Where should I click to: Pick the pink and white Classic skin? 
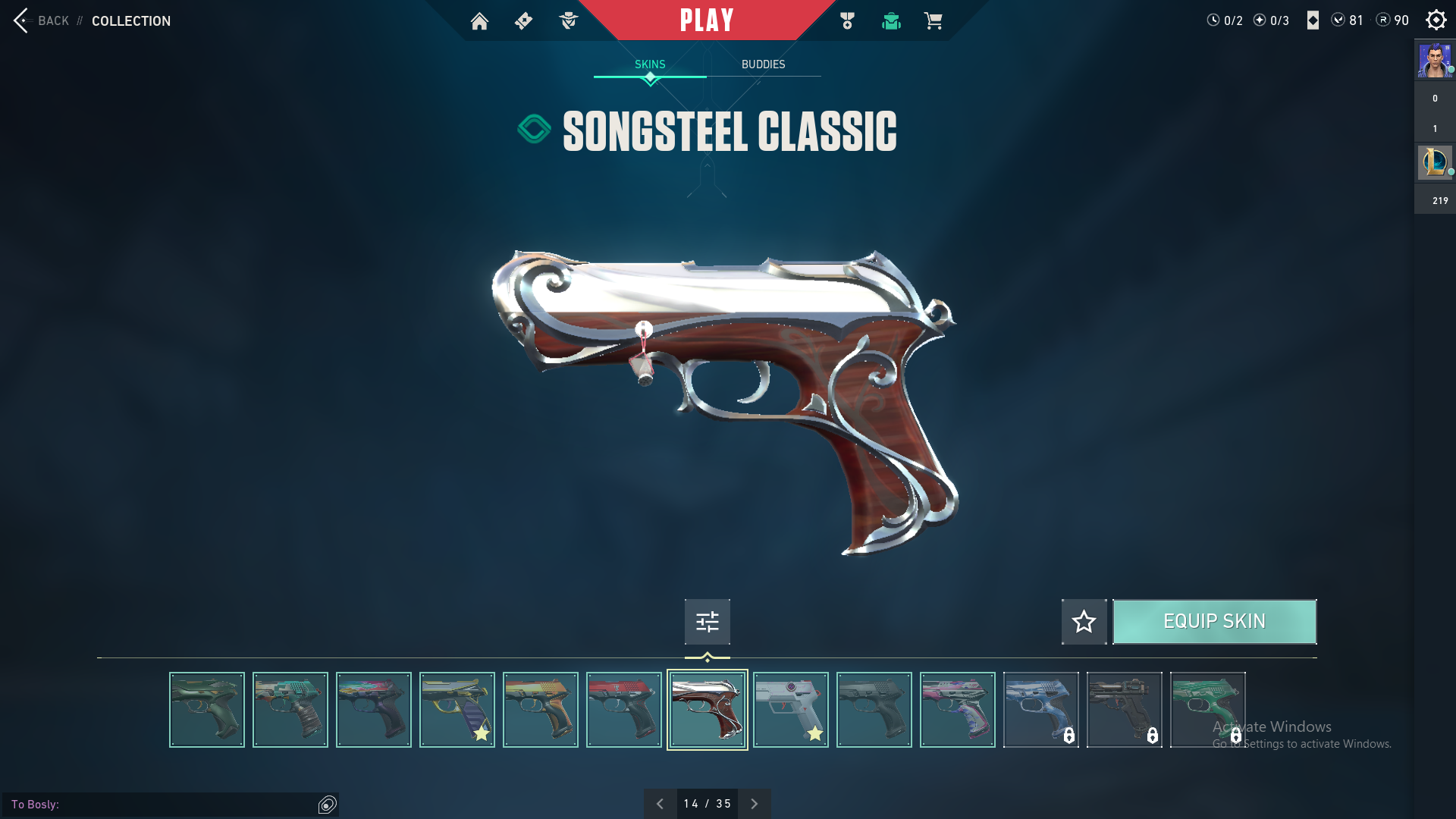click(x=958, y=710)
